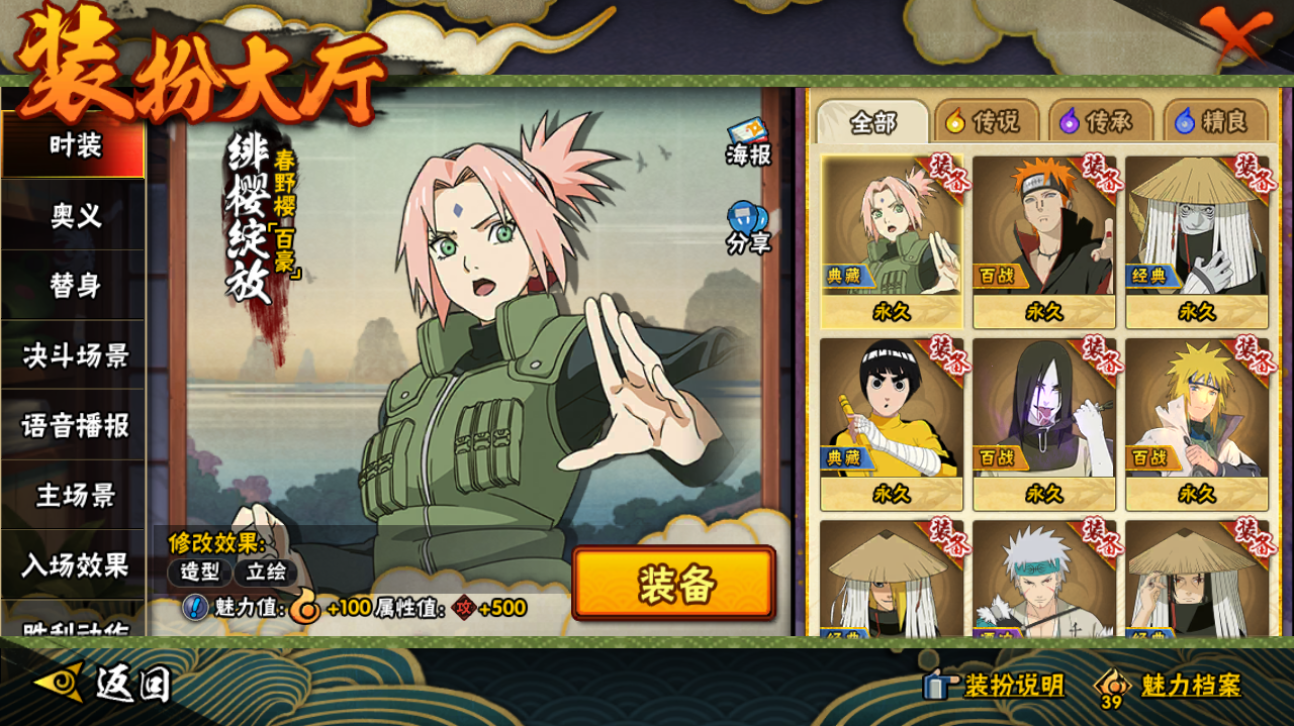Open the 海报 poster icon
Screen dimensions: 1294x726
(x=748, y=144)
